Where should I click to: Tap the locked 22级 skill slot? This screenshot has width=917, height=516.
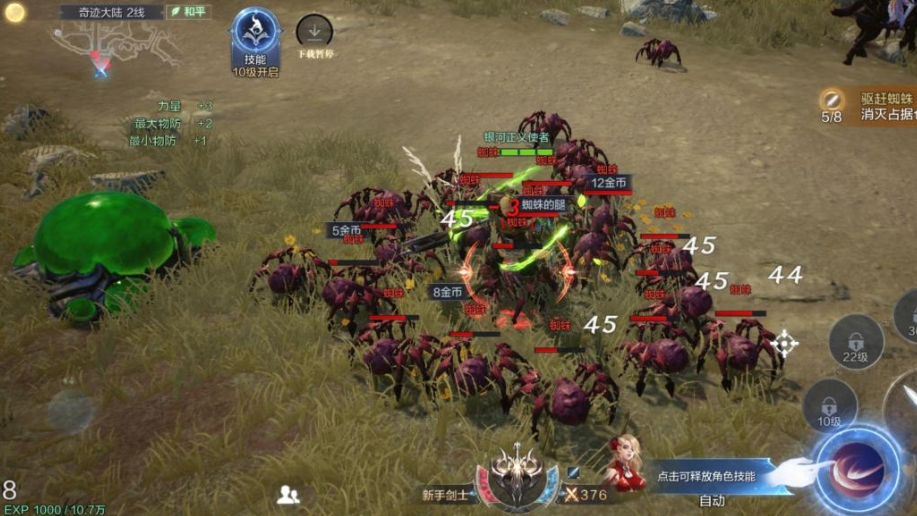click(x=855, y=340)
